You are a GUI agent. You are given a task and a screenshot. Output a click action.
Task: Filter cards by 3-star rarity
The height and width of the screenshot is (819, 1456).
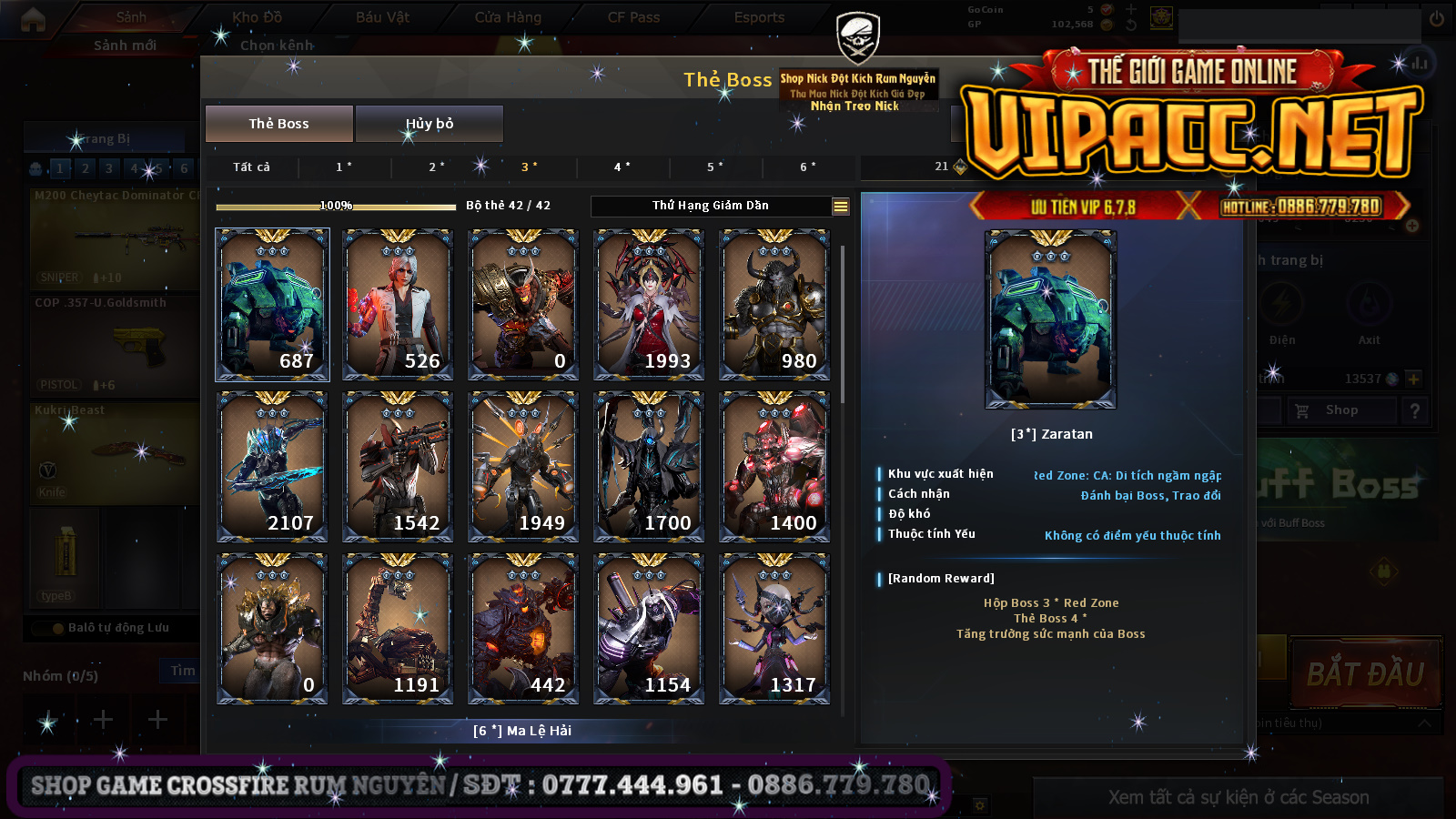coord(529,167)
